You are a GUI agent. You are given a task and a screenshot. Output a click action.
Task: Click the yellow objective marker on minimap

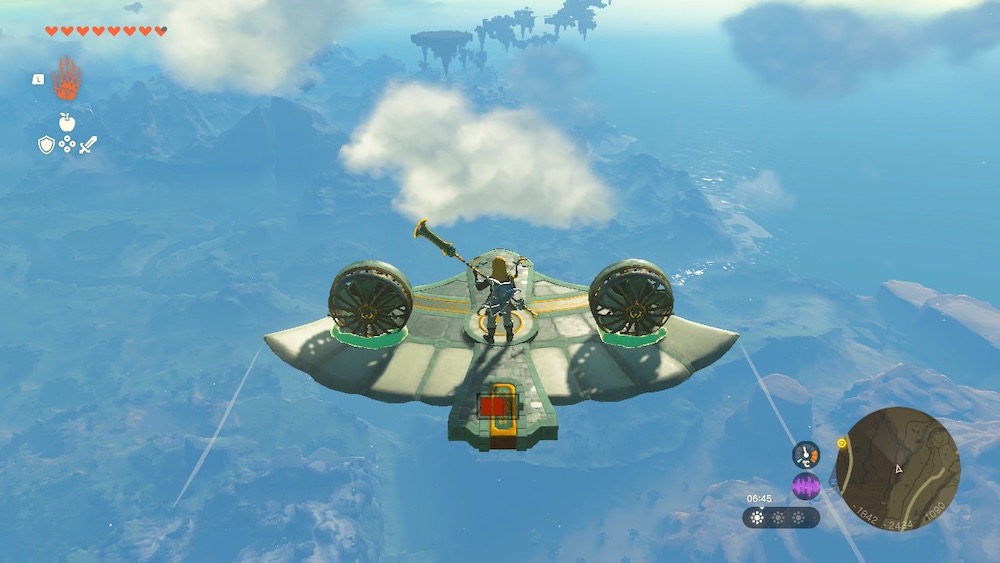pyautogui.click(x=842, y=443)
